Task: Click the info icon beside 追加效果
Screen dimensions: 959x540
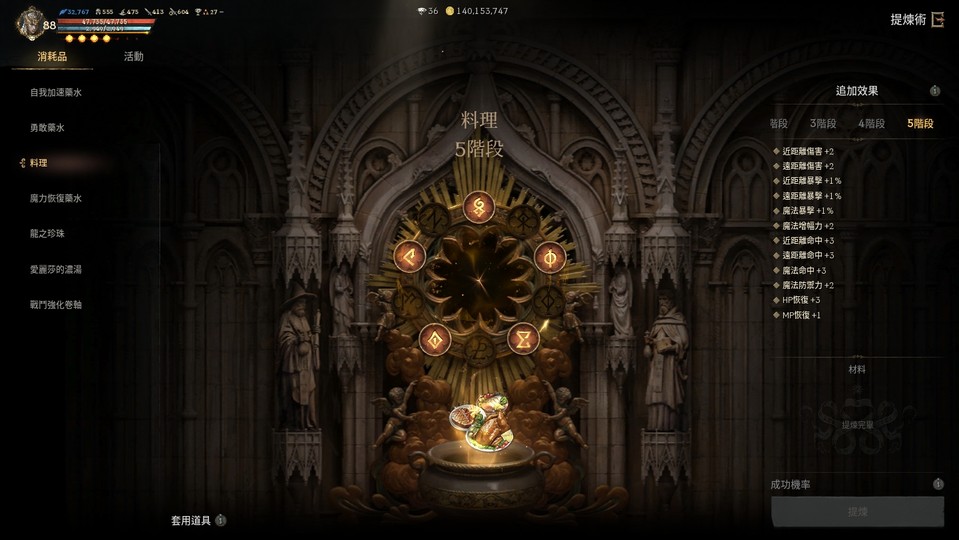Action: click(x=935, y=91)
